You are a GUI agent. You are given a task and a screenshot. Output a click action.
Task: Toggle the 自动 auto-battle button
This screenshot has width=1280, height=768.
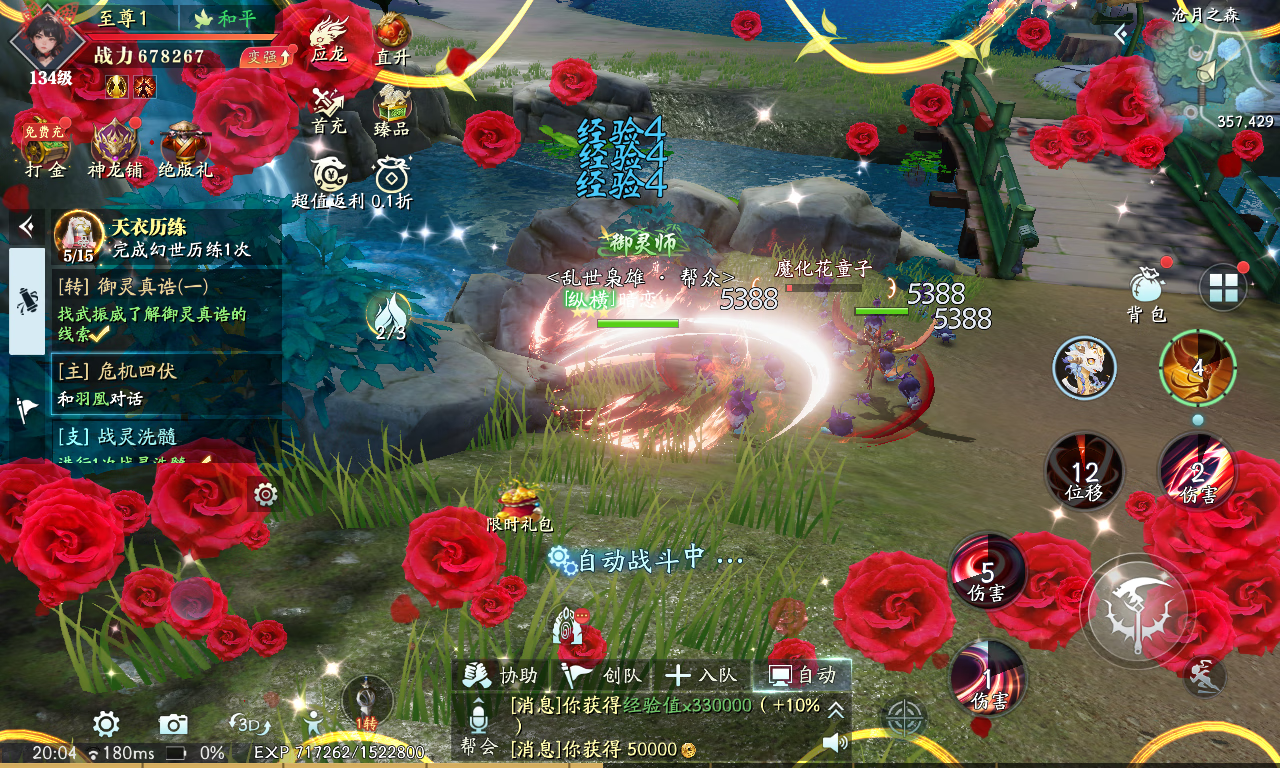802,675
